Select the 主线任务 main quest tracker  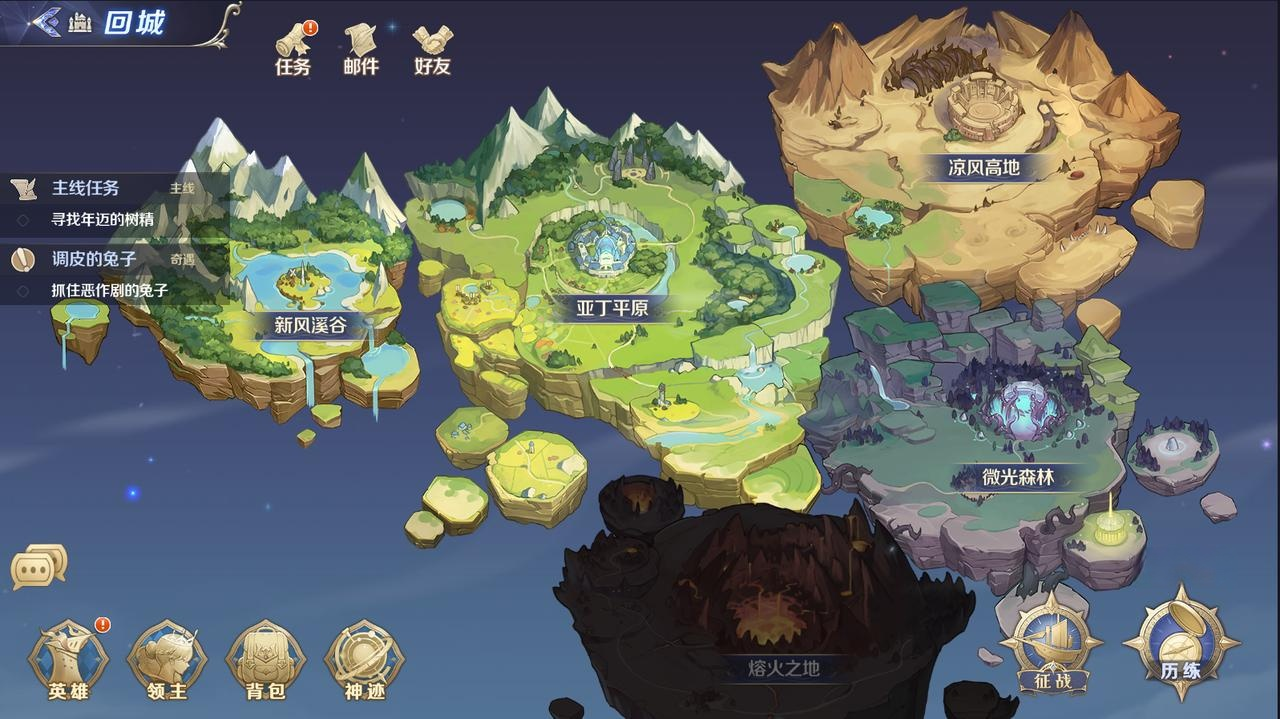coord(86,188)
